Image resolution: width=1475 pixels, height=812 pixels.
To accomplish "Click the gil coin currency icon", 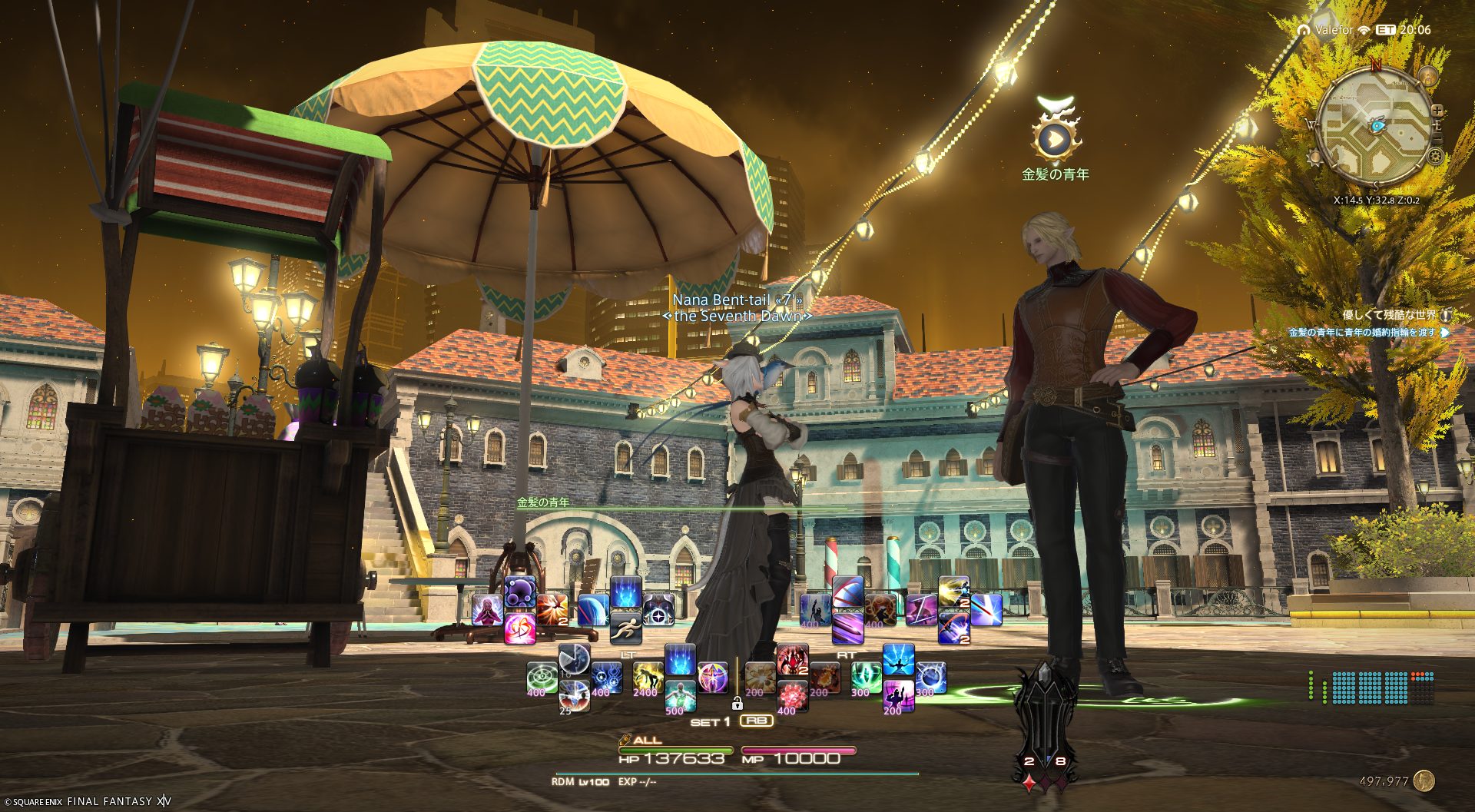I will [x=1424, y=781].
